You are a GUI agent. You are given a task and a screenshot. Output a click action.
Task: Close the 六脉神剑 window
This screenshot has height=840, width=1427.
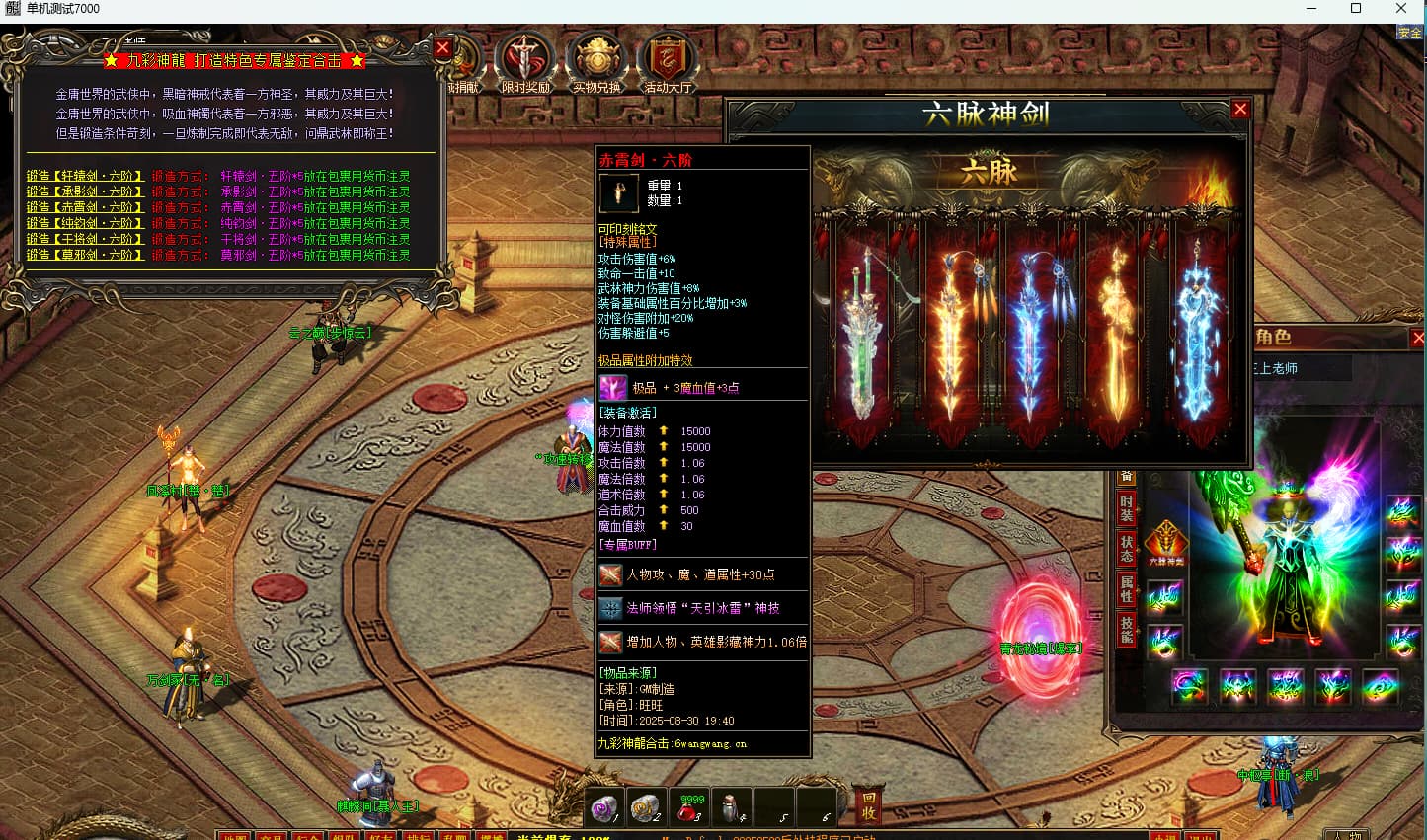coord(1240,110)
